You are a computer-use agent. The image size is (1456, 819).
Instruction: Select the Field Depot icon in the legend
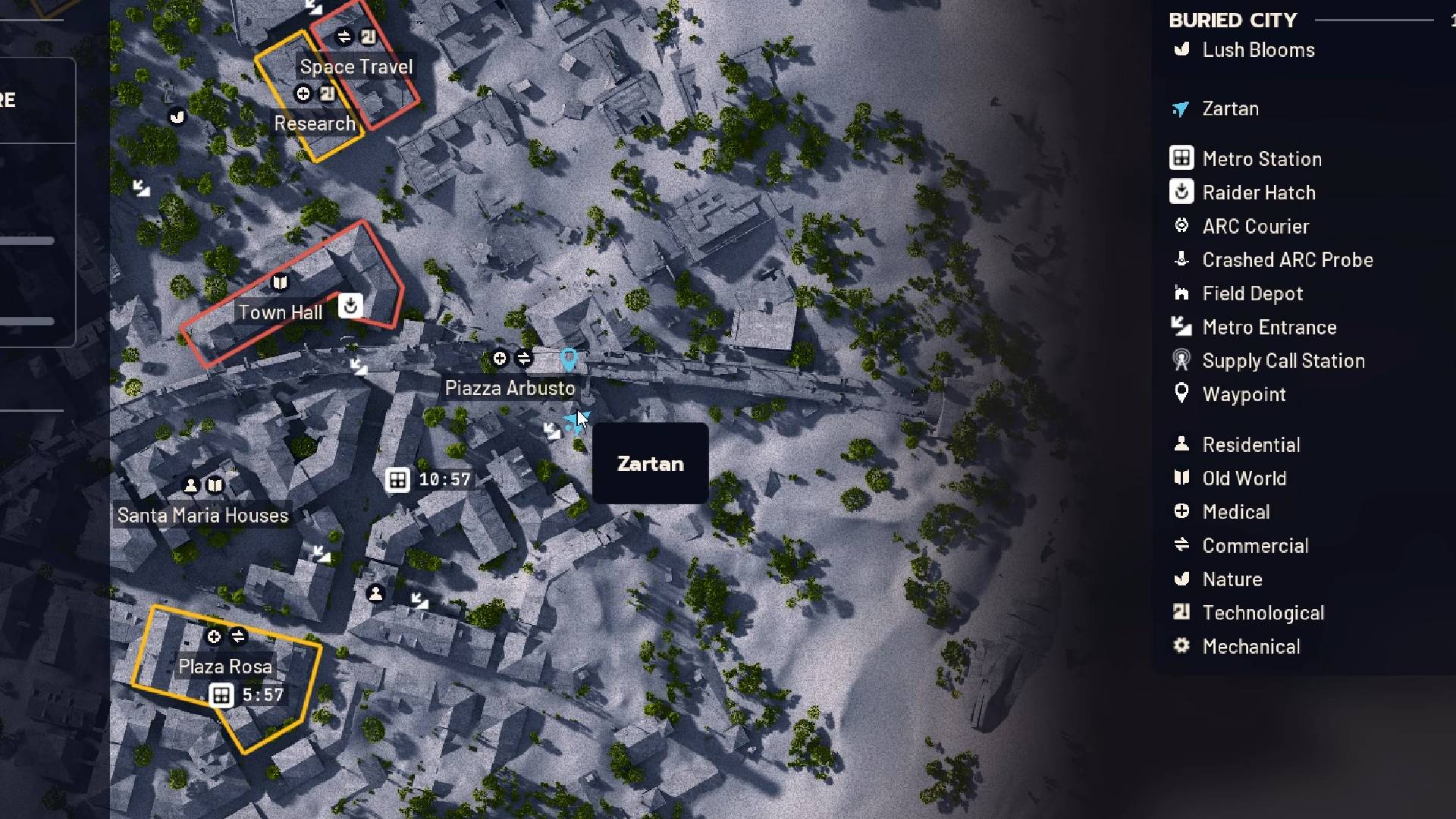tap(1181, 293)
